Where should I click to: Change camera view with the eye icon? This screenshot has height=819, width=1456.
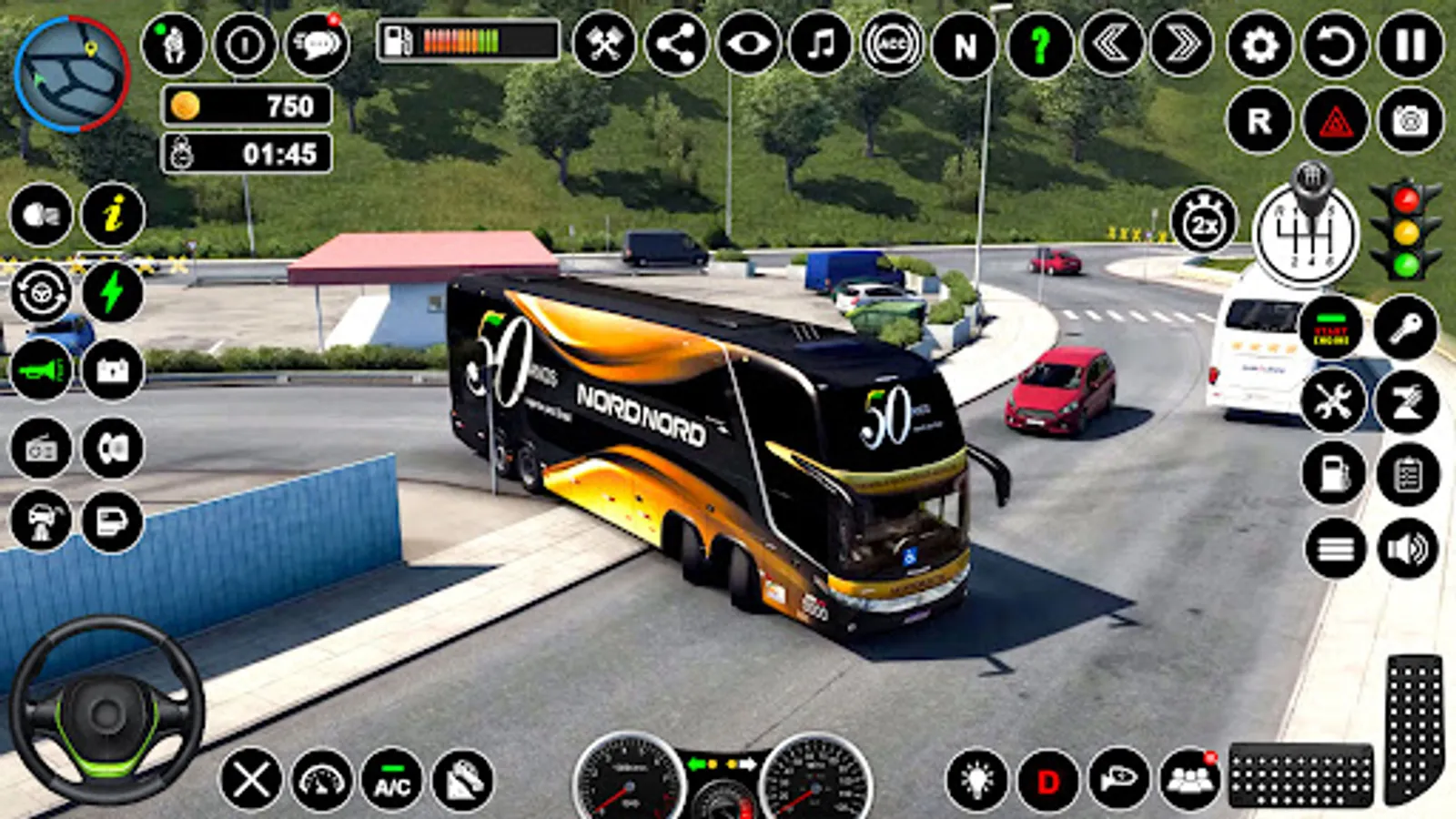click(748, 45)
